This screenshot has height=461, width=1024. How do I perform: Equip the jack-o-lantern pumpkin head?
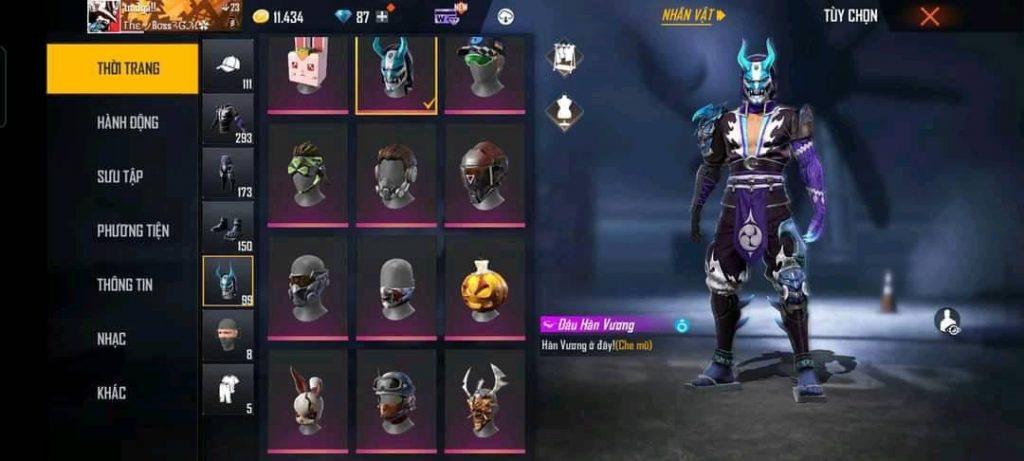(x=484, y=287)
